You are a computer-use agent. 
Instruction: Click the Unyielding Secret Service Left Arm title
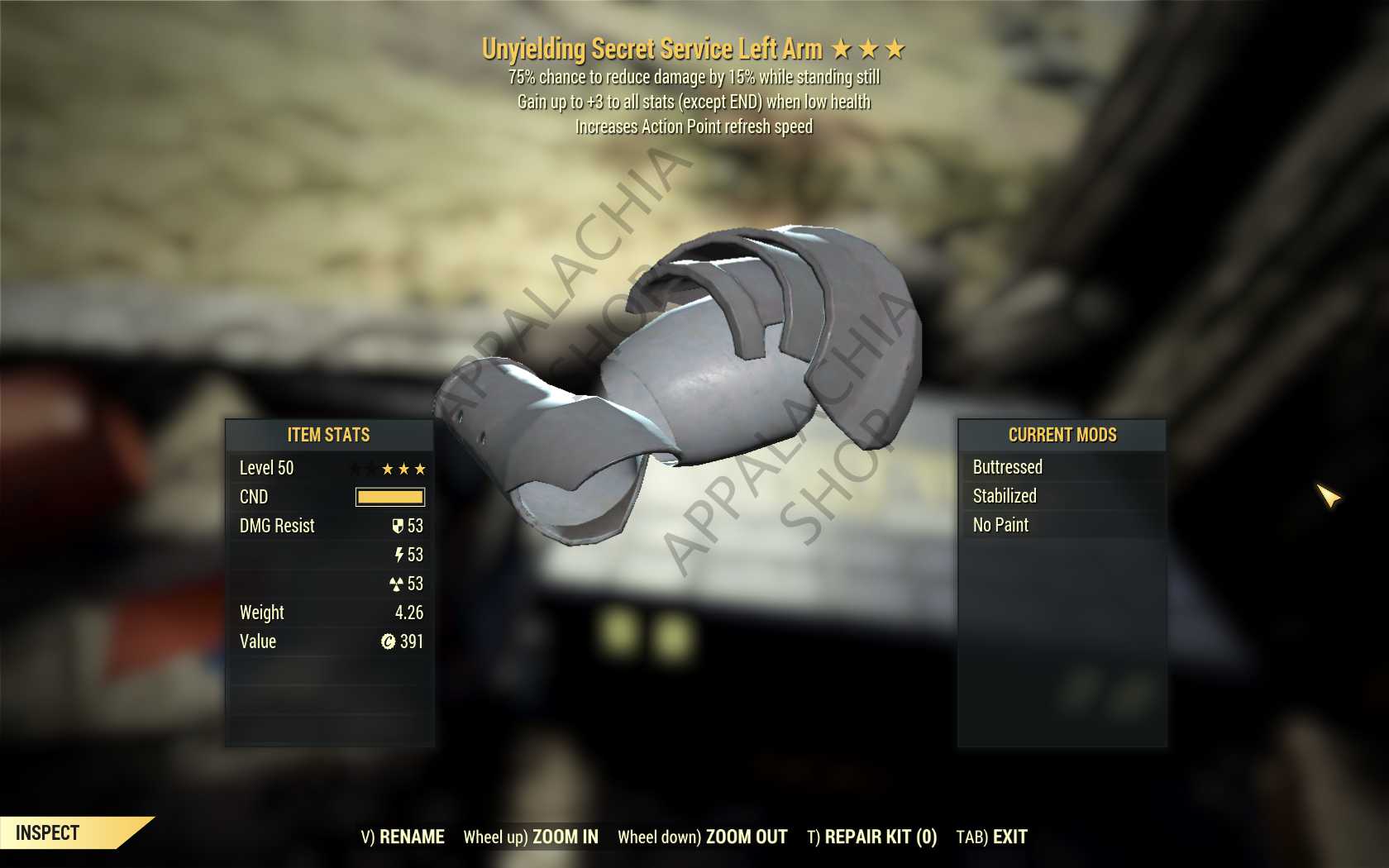pyautogui.click(x=653, y=48)
